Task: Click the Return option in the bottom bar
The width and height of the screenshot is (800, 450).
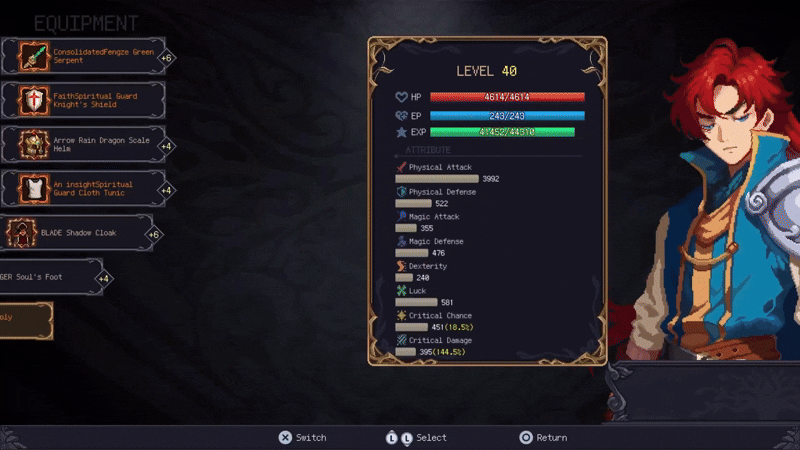Action: pos(542,437)
